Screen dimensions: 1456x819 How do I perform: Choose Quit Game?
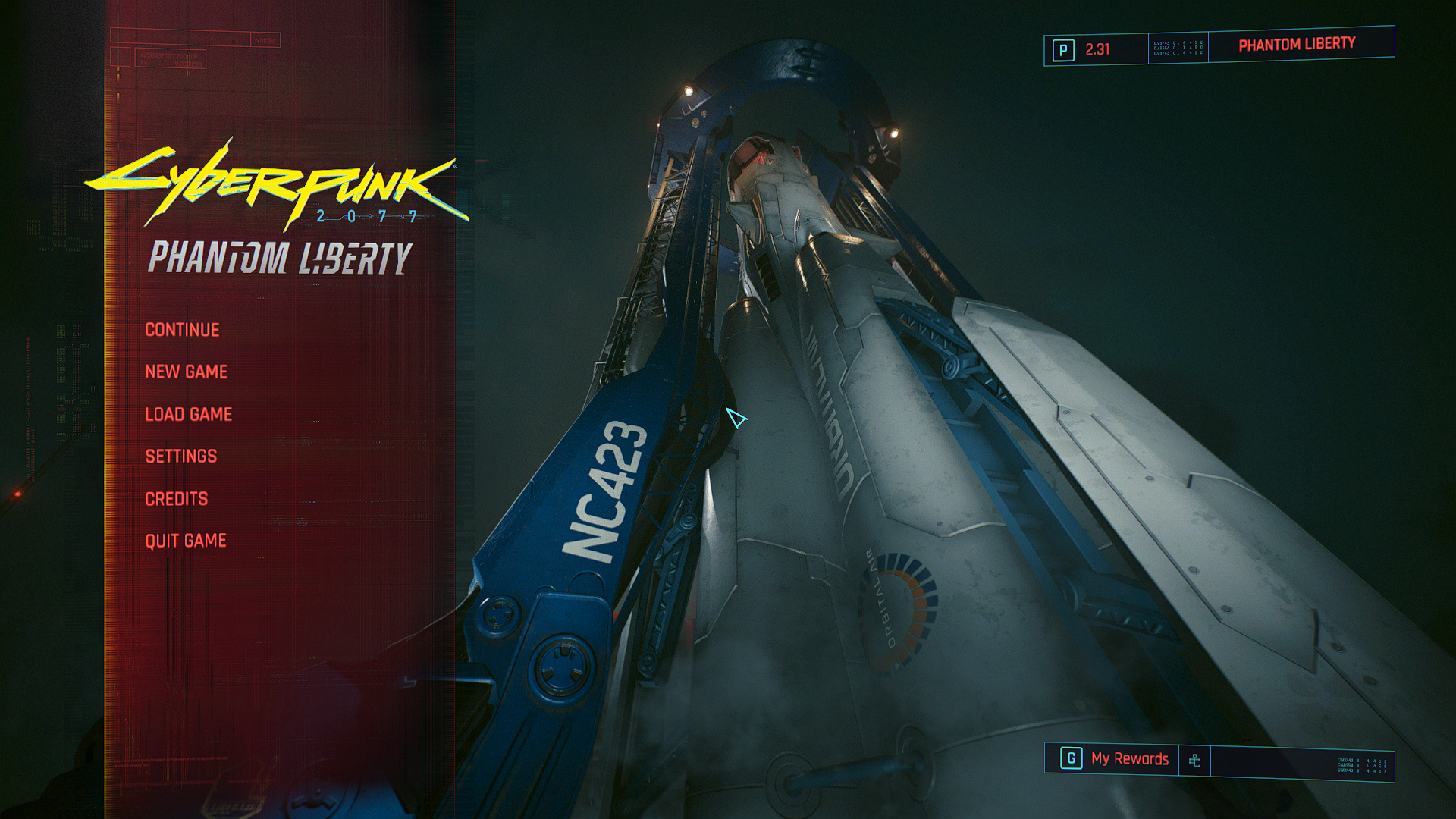pos(186,541)
